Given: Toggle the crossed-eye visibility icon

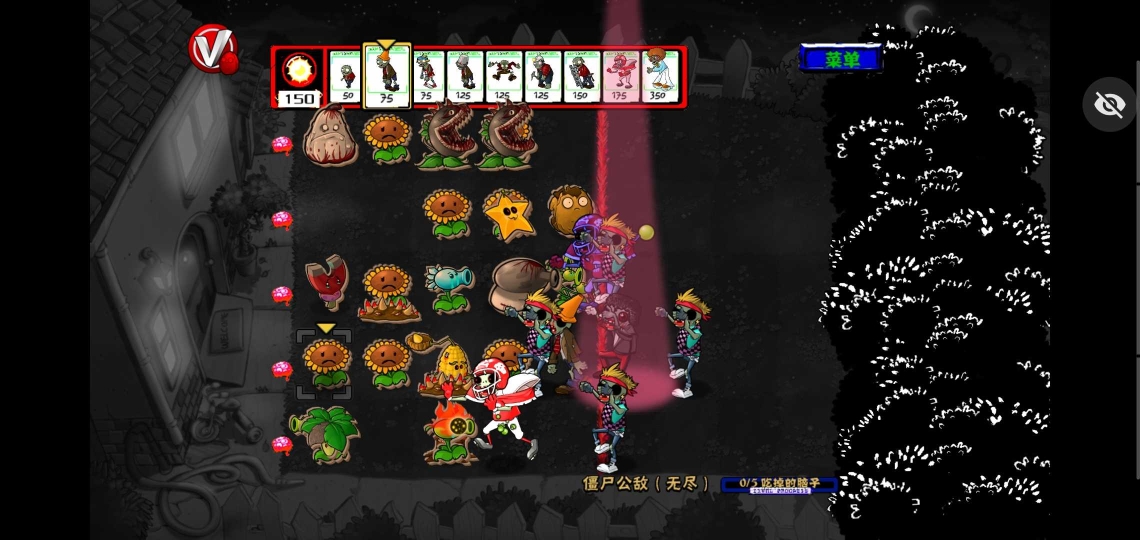Looking at the screenshot, I should tap(1110, 104).
